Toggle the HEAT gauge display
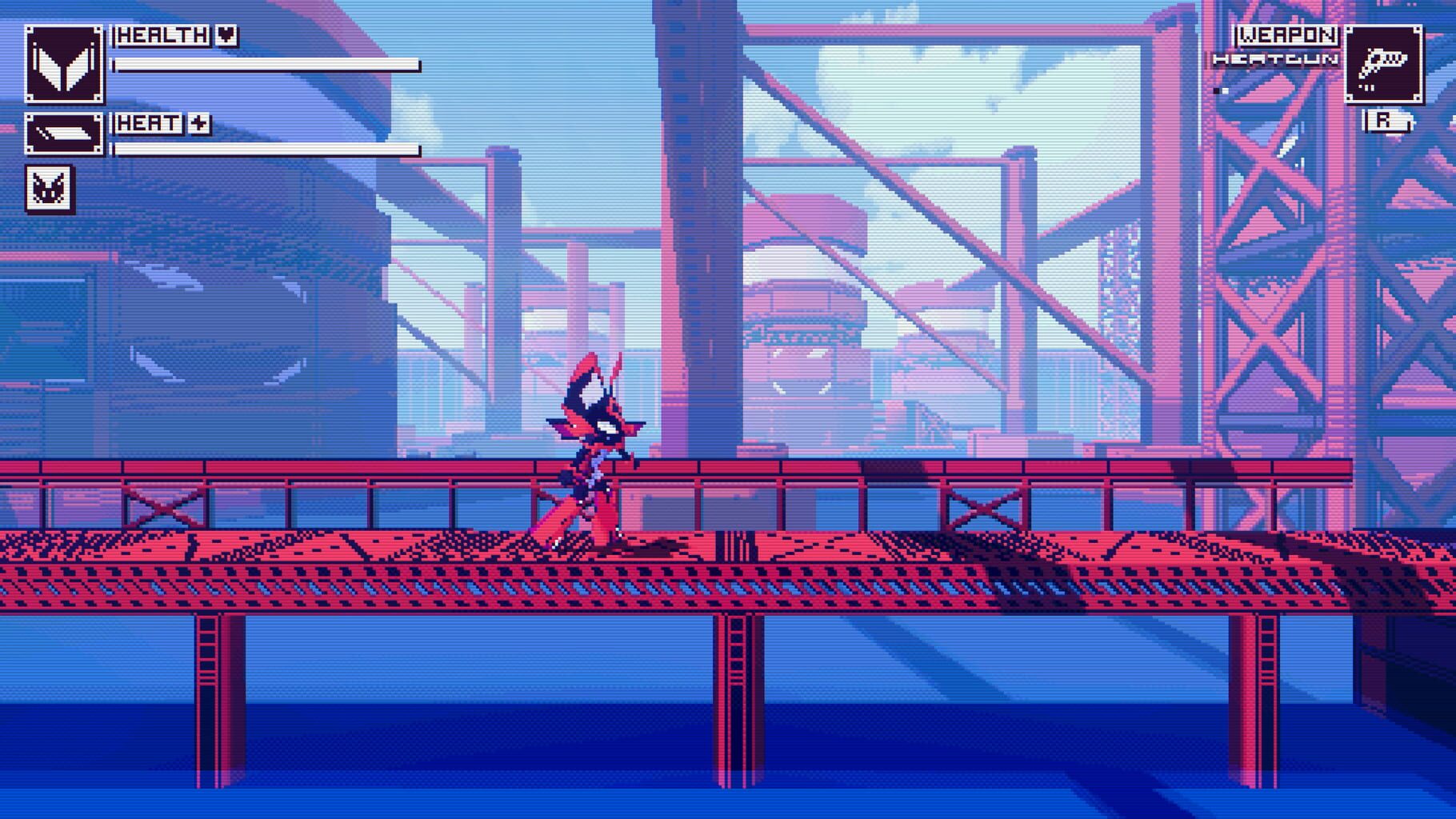The width and height of the screenshot is (1456, 819). tap(266, 150)
